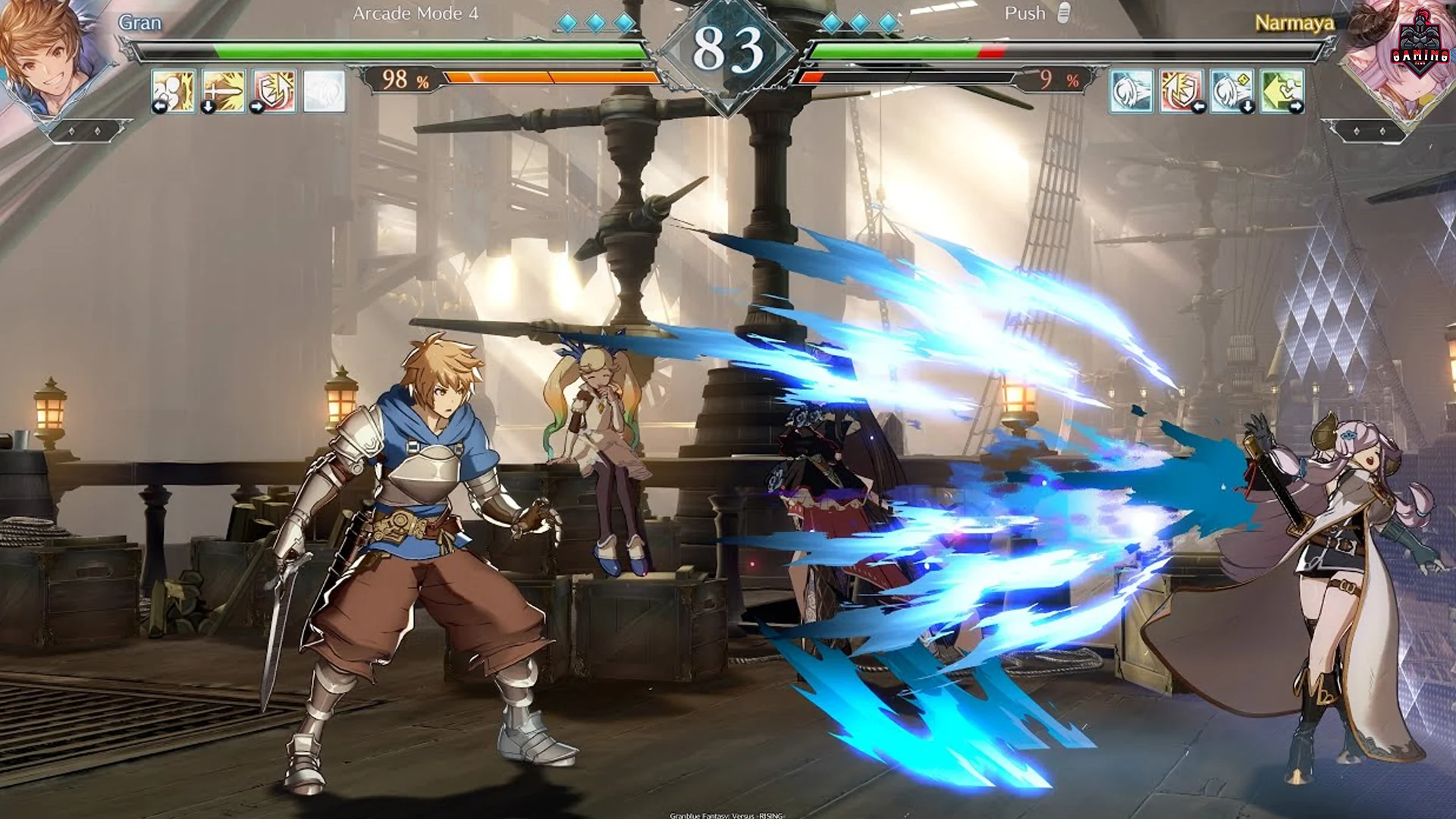Select Gran's shield counter skill icon
Viewport: 1456px width, 819px height.
click(273, 93)
